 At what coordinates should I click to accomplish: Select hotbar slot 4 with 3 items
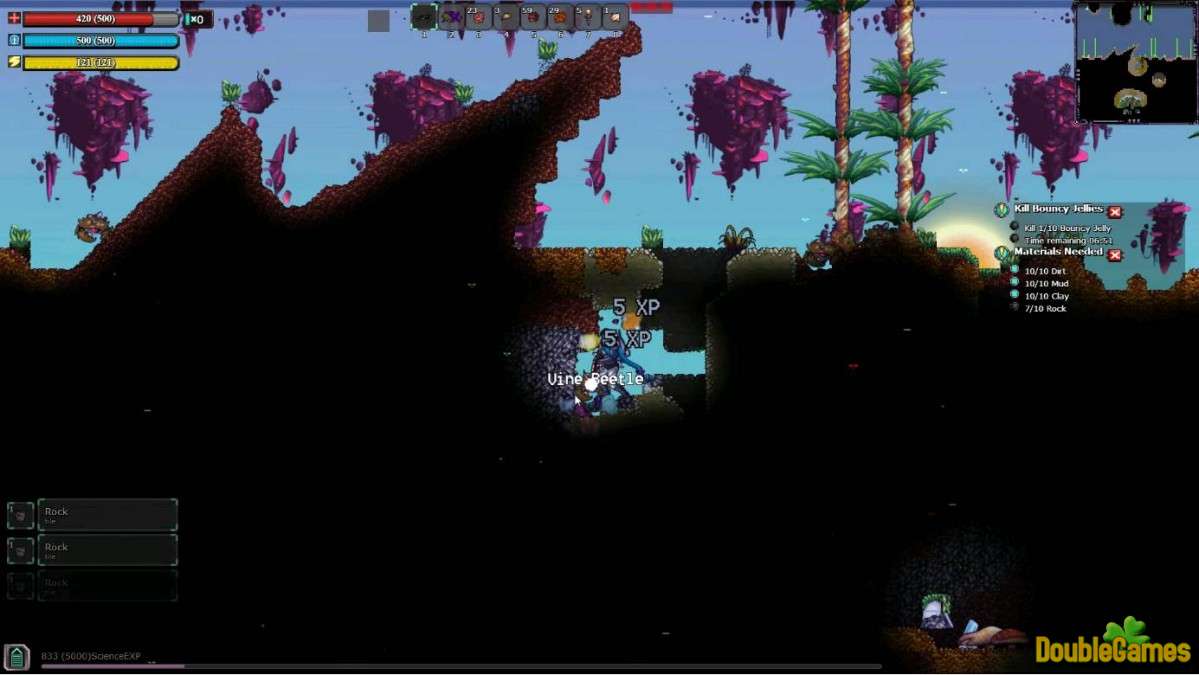(x=506, y=17)
